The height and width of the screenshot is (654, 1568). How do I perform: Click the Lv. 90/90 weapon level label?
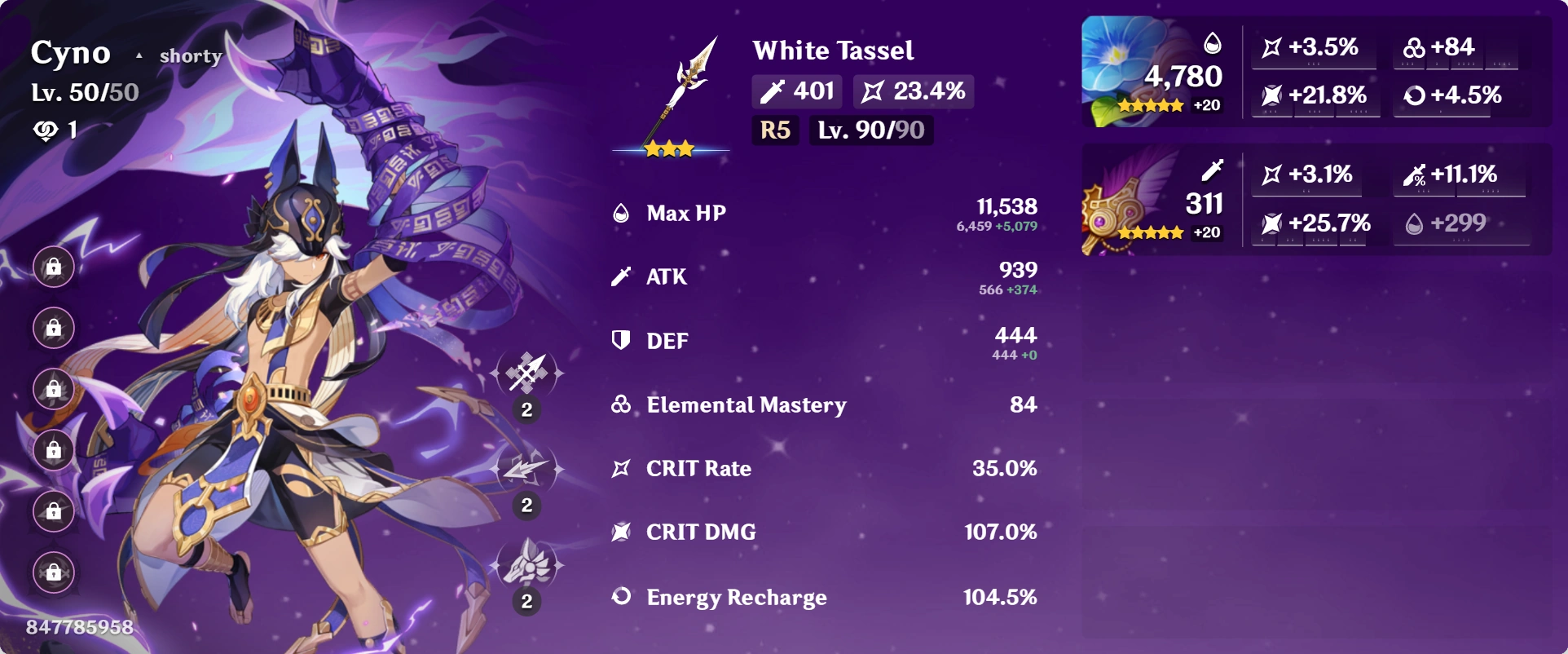[870, 130]
